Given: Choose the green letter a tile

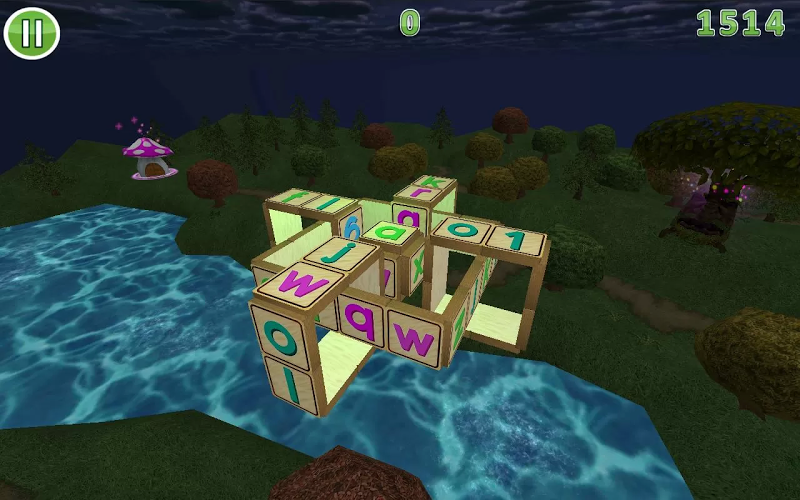Looking at the screenshot, I should [x=390, y=233].
